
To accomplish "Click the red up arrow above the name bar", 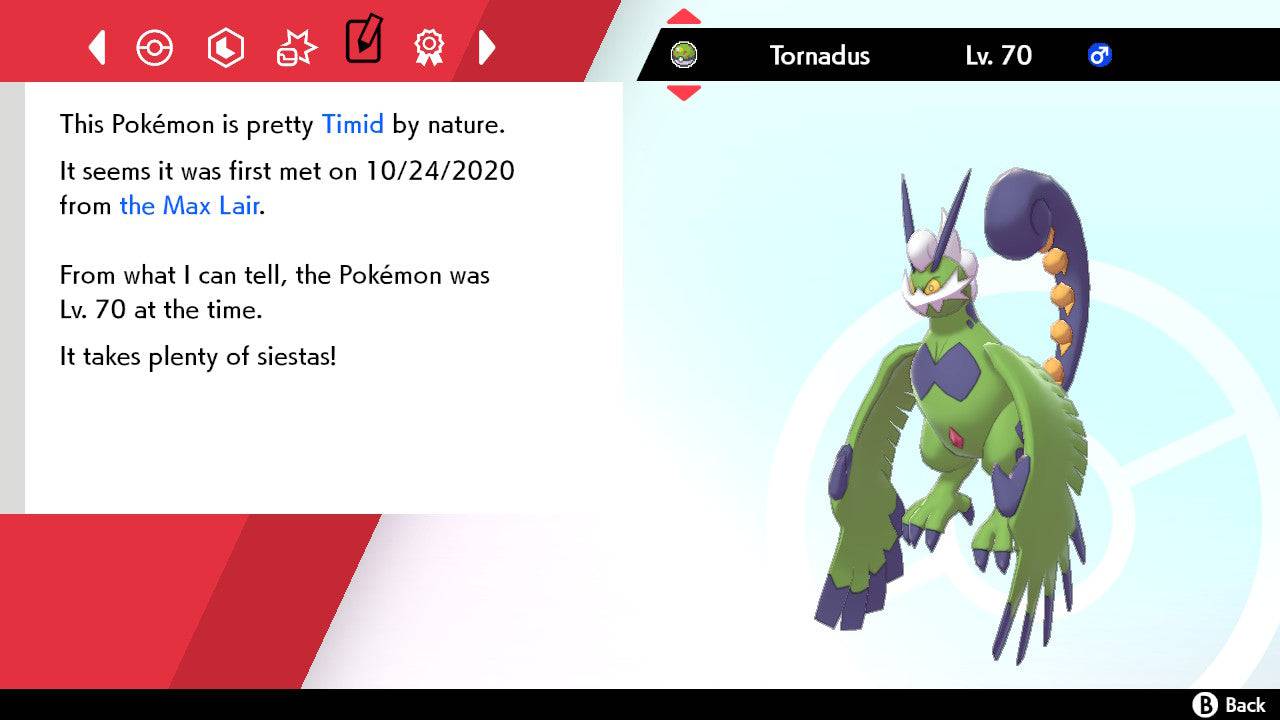I will point(683,15).
